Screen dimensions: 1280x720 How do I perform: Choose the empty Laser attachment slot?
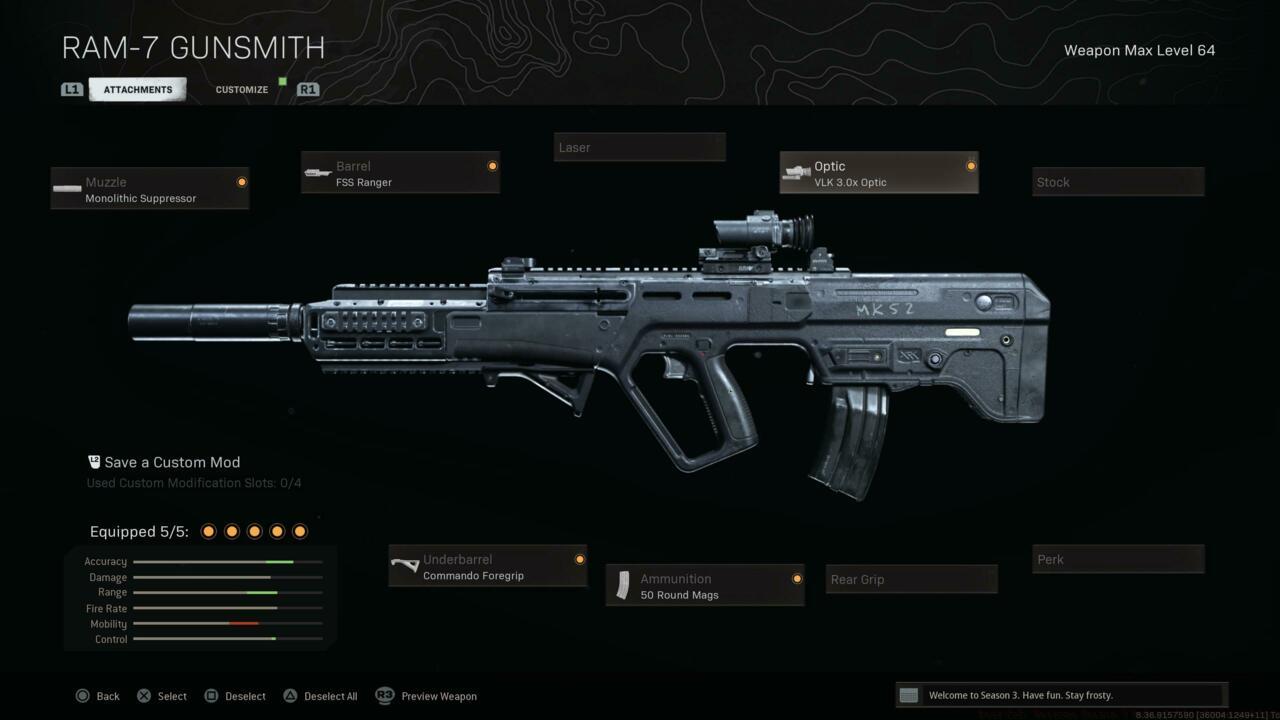coord(640,147)
